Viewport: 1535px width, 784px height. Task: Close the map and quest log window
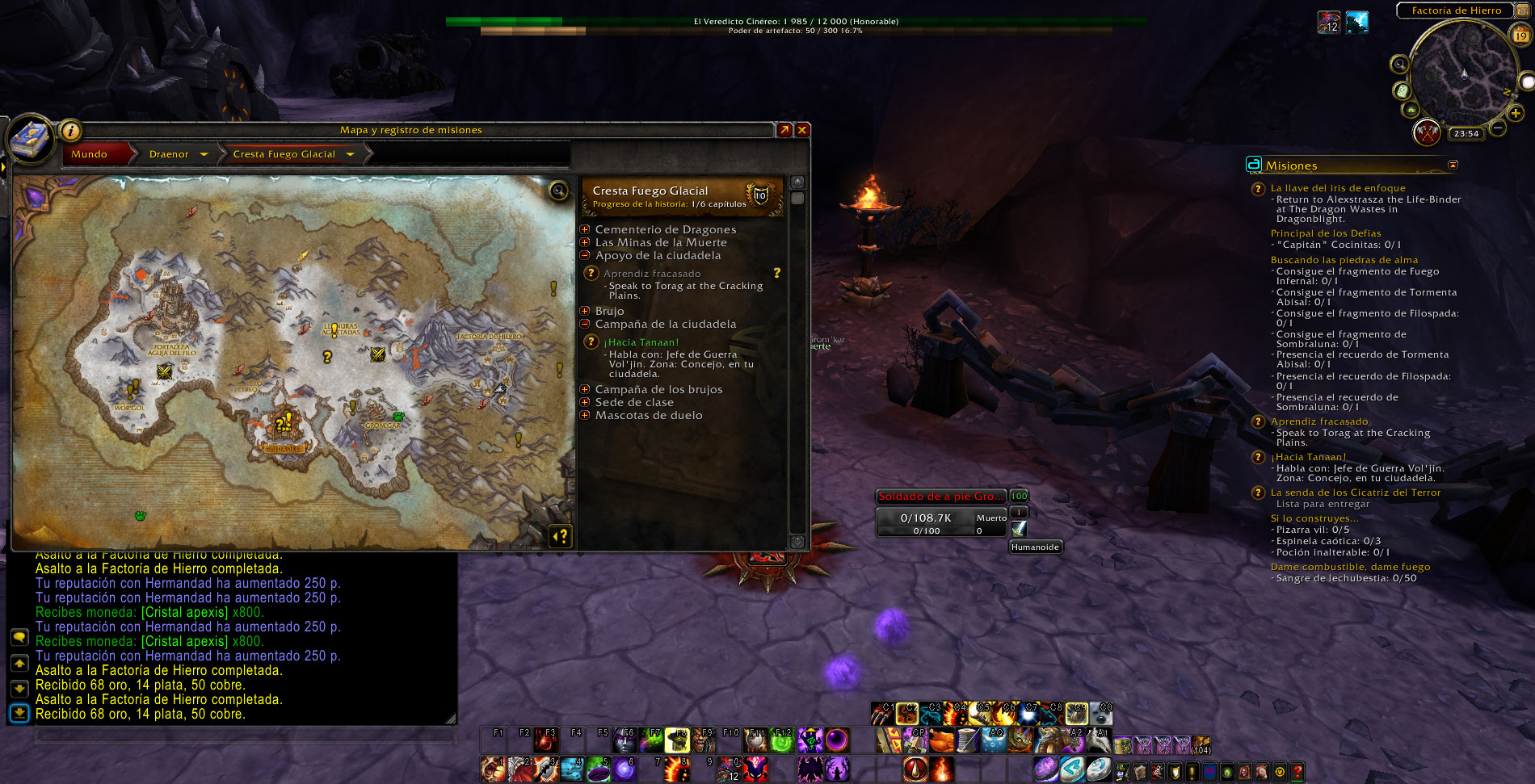(802, 130)
